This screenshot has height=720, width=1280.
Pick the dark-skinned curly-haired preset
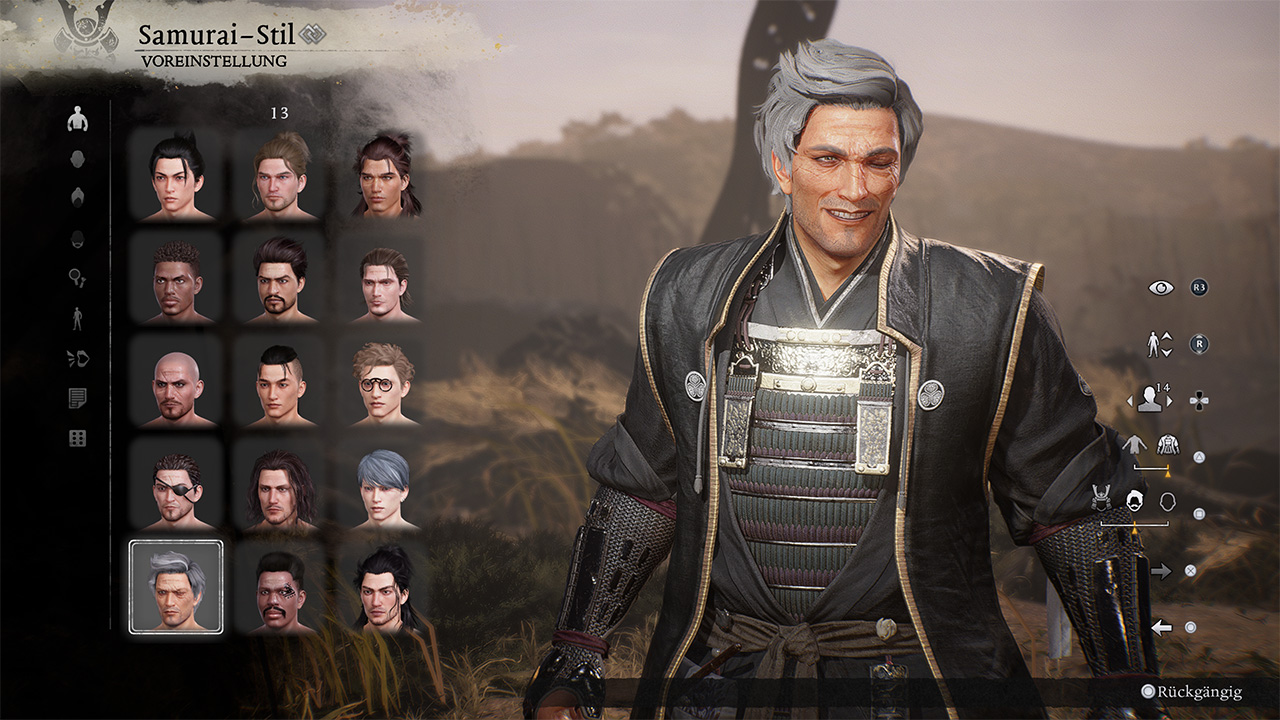pos(176,278)
